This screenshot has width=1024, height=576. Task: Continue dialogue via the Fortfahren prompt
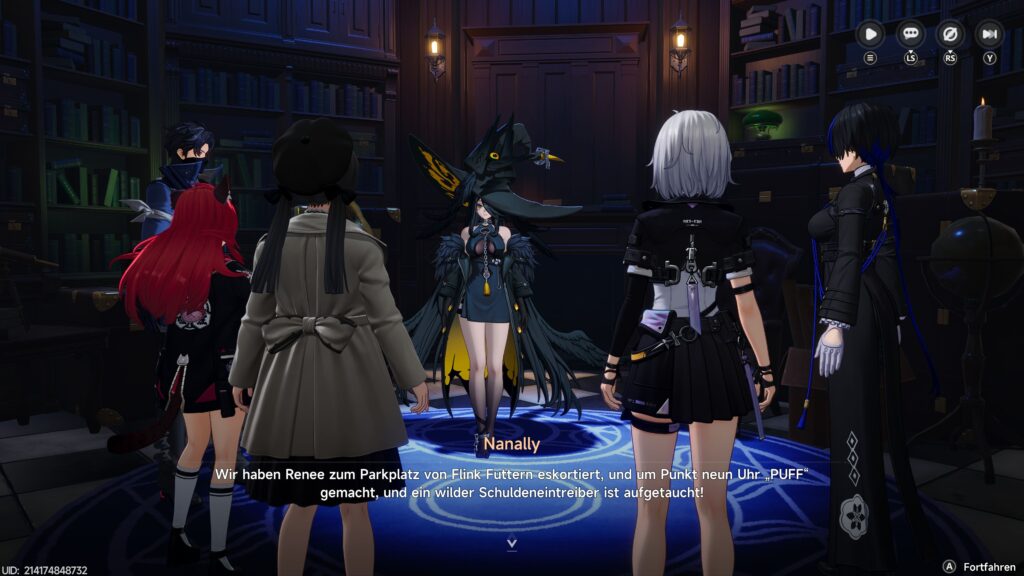pos(975,566)
